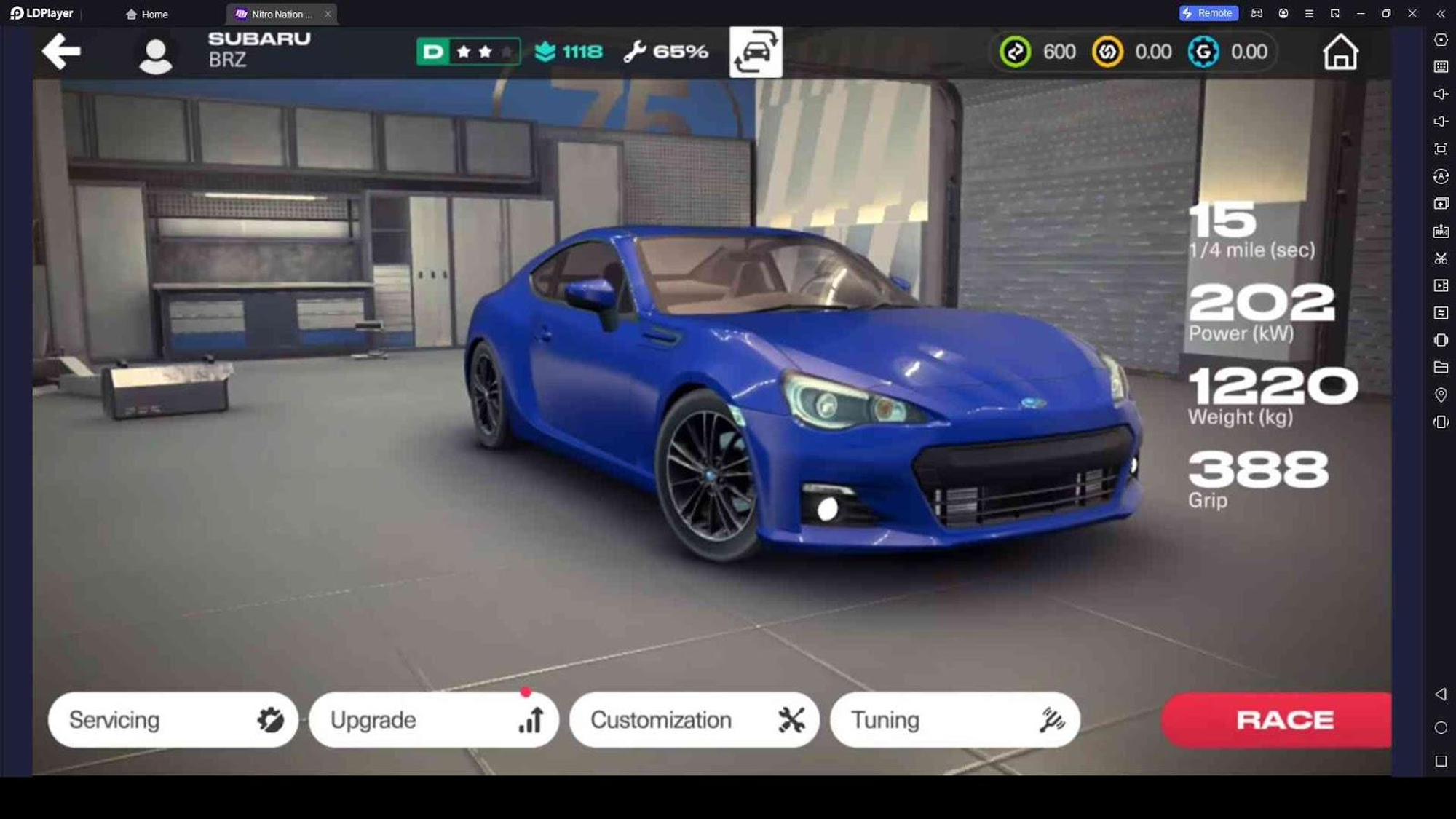The height and width of the screenshot is (819, 1456).
Task: Close the Nitro Nation tab
Action: tap(328, 14)
